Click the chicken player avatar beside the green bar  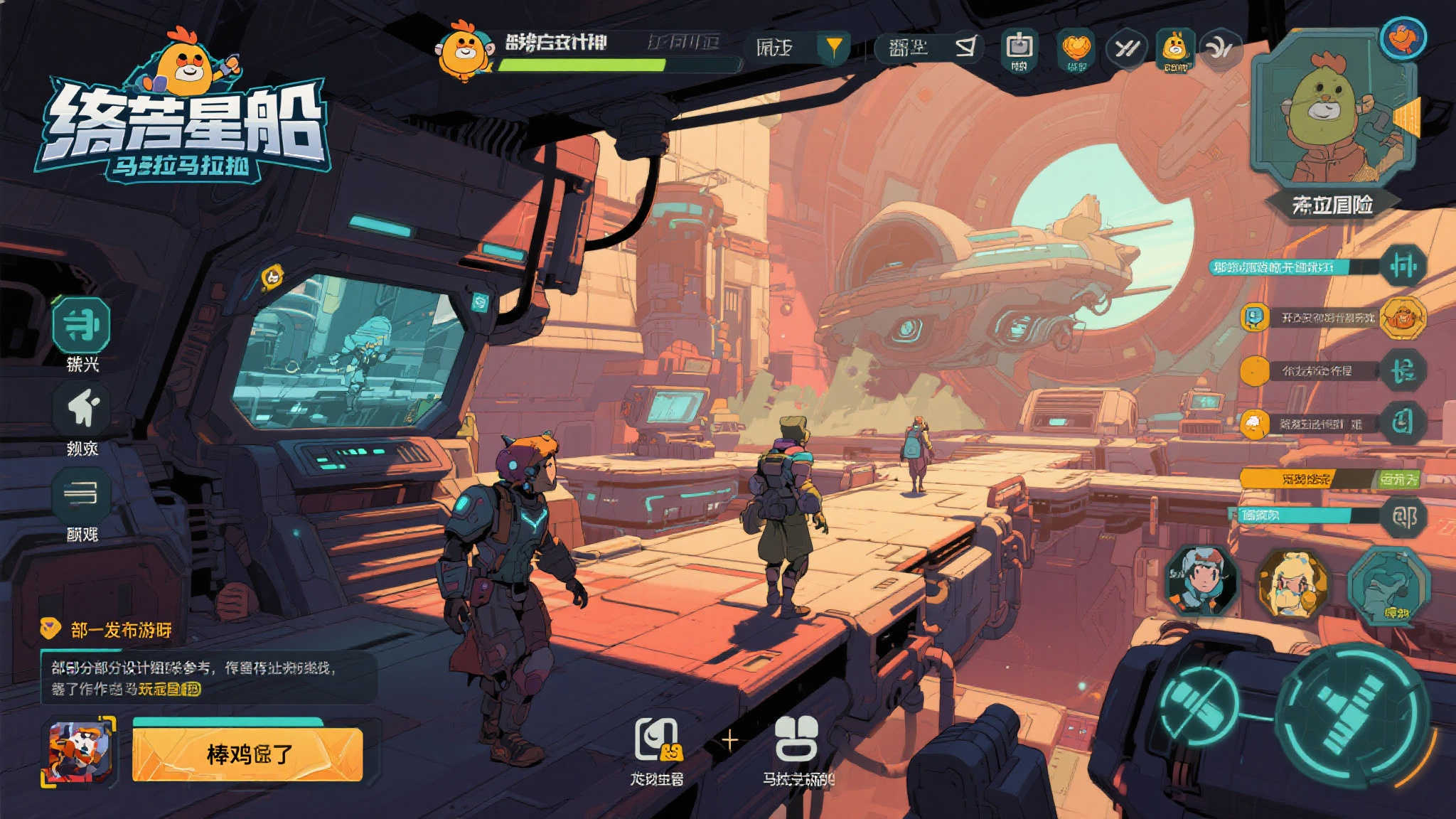464,51
